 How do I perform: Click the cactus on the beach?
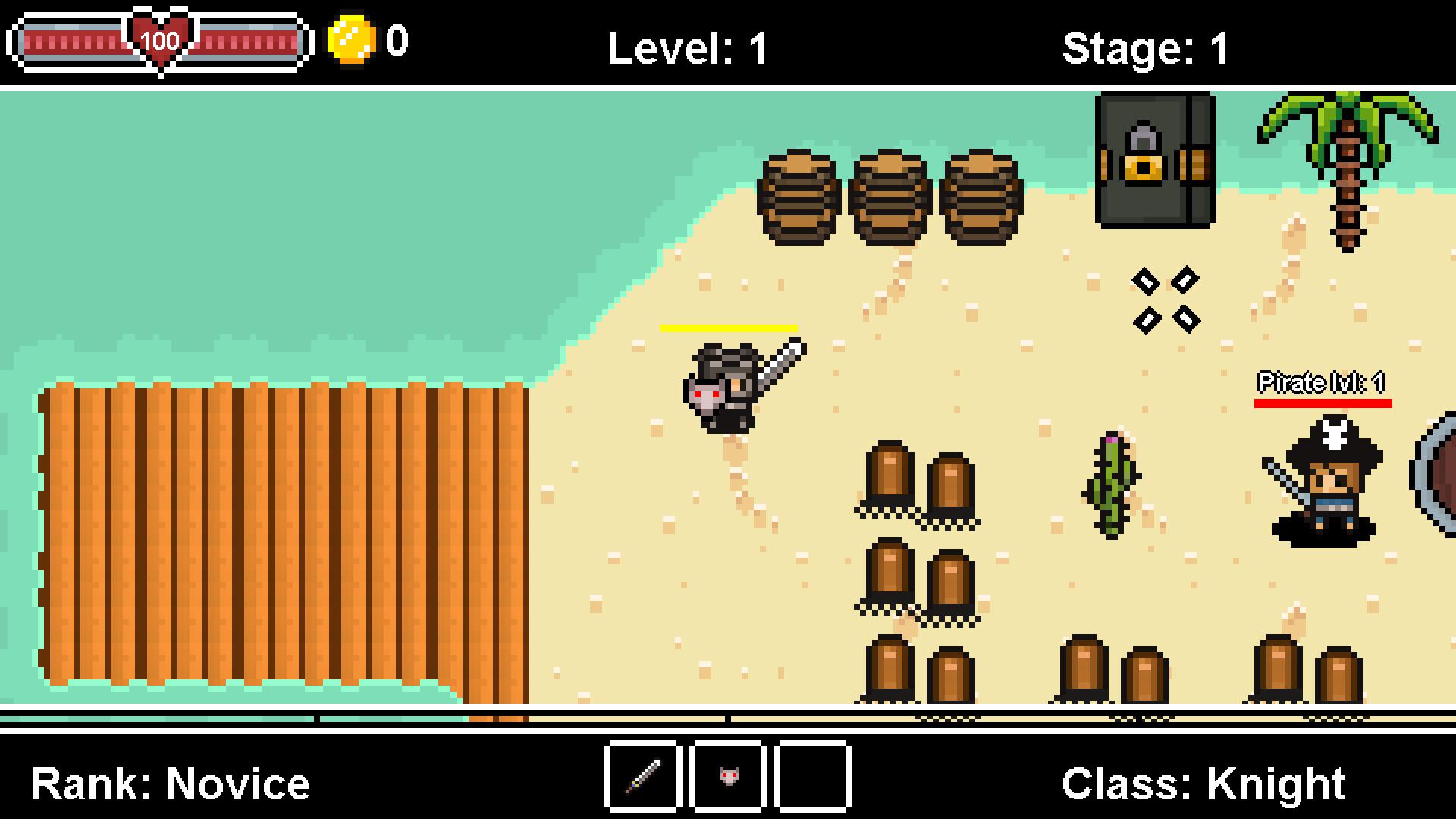click(1112, 485)
